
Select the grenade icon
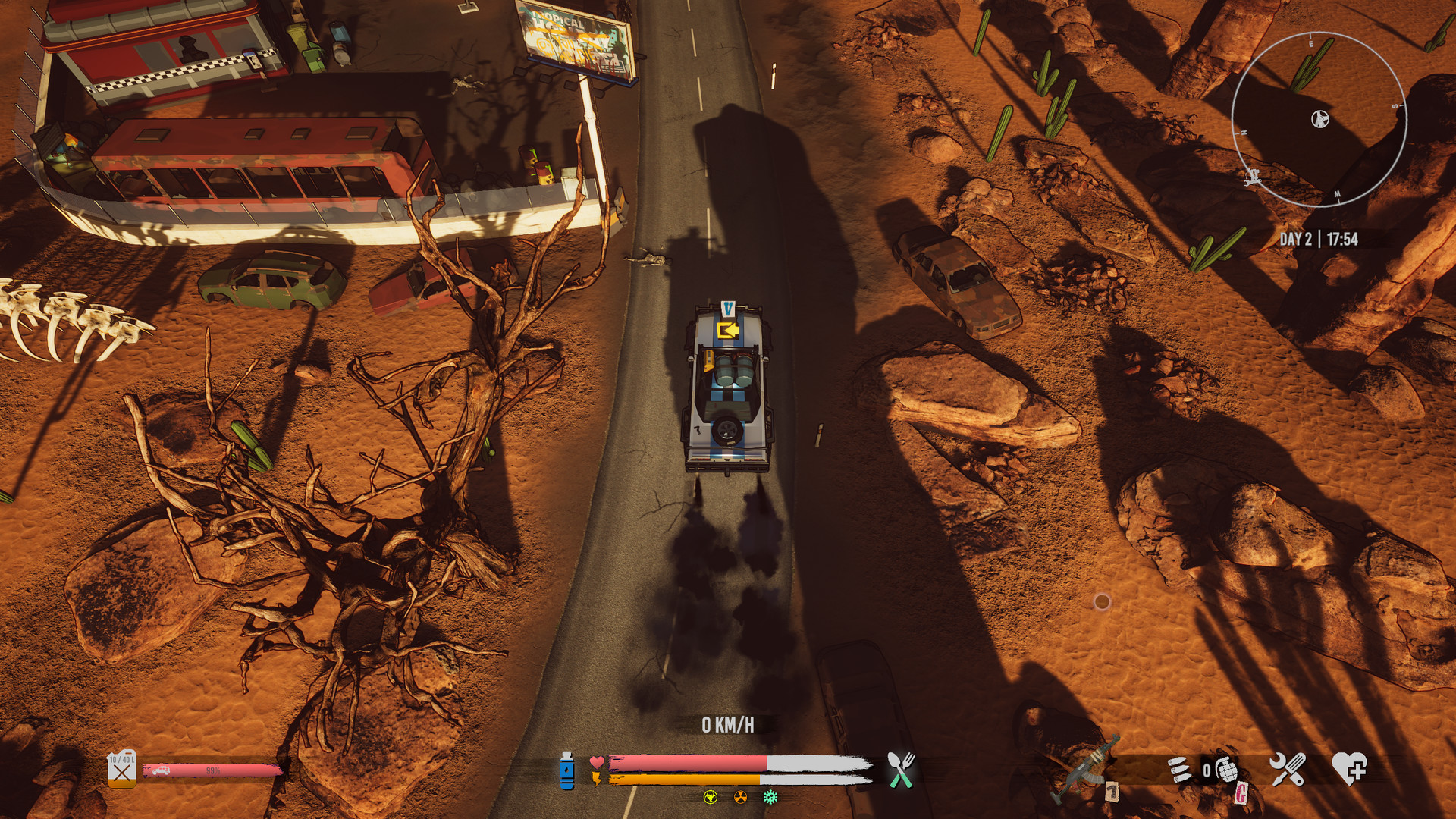click(x=1228, y=770)
